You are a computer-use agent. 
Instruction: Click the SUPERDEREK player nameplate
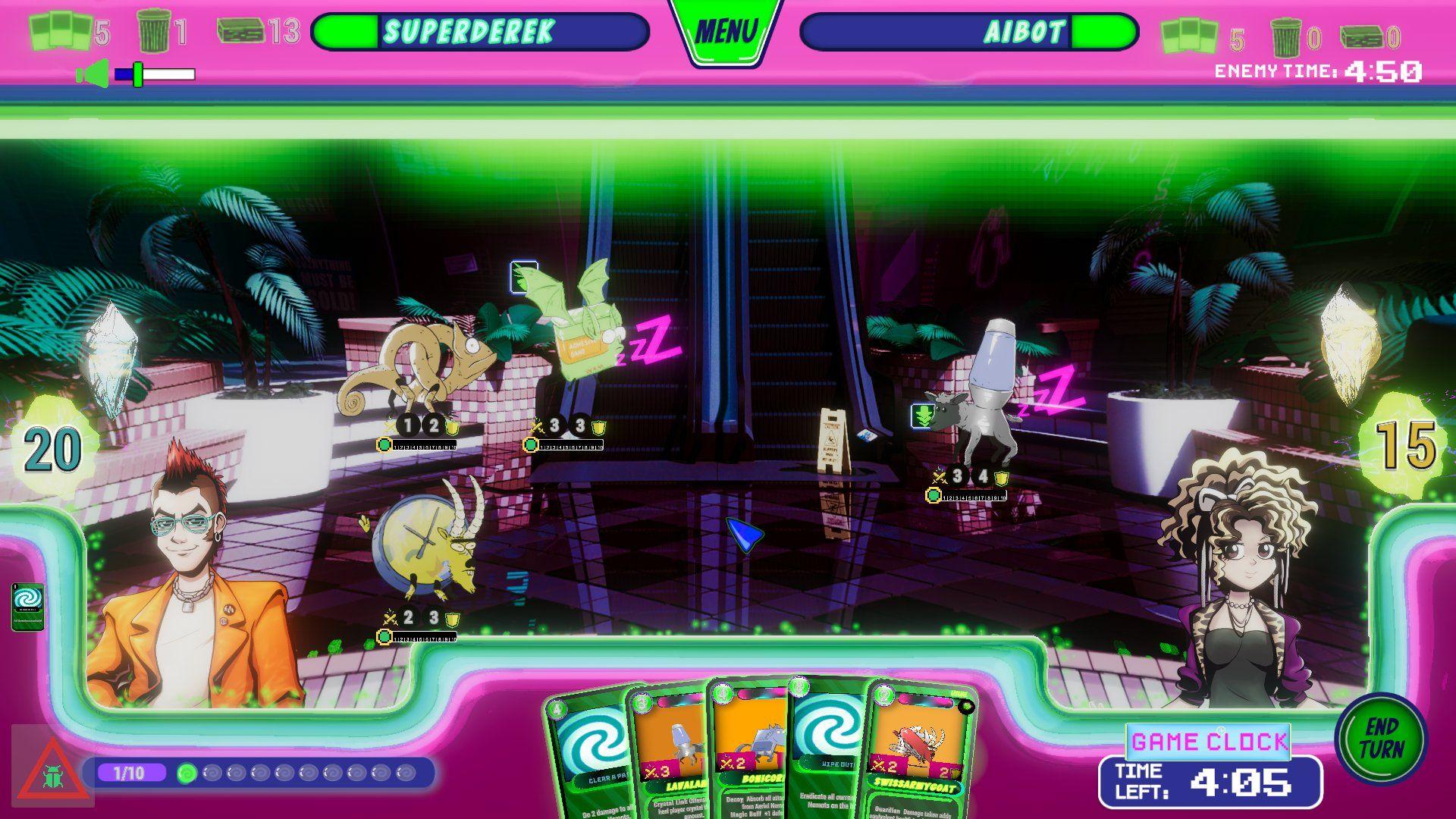tap(472, 32)
